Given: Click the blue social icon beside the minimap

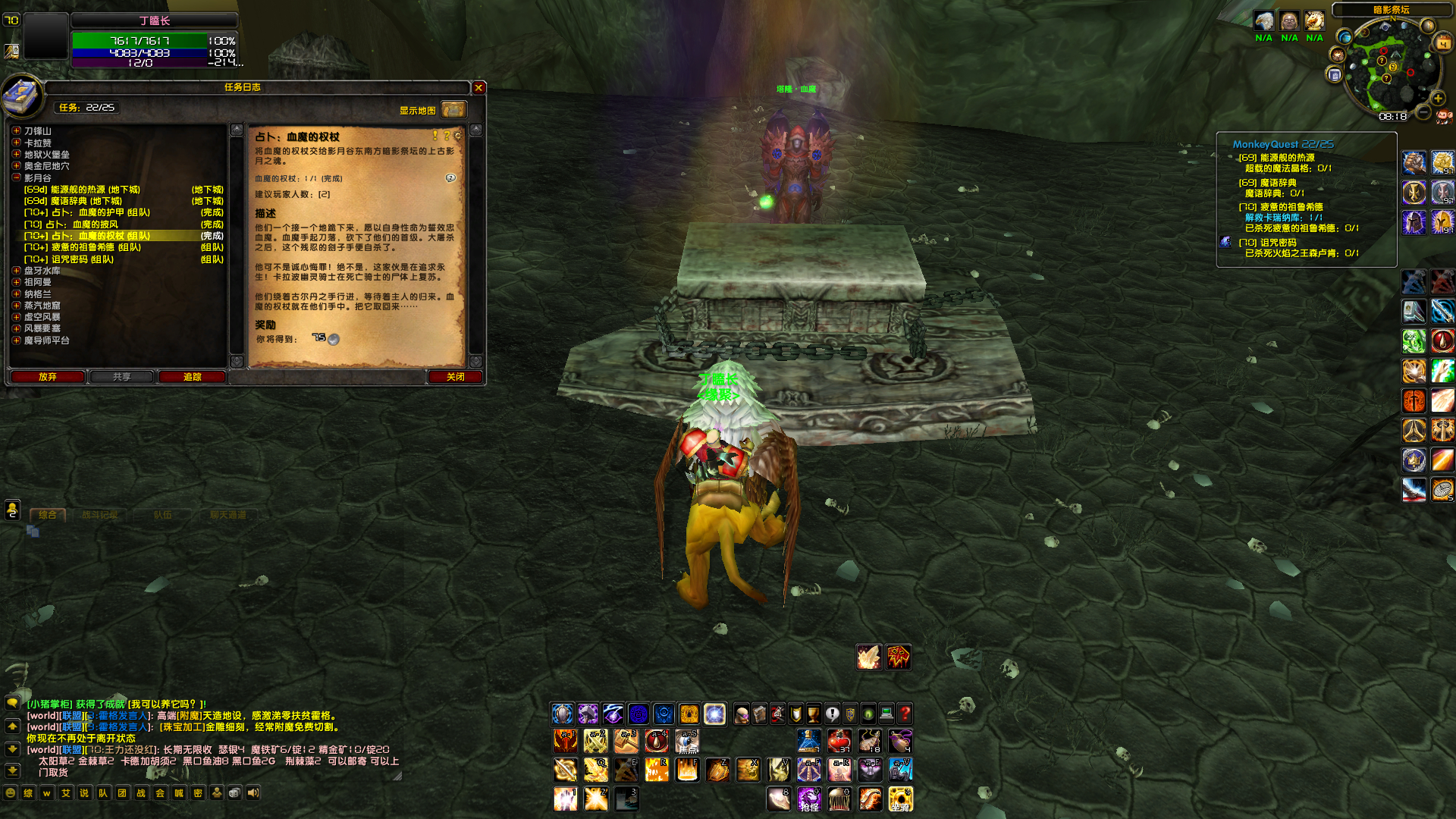Looking at the screenshot, I should click(1335, 74).
